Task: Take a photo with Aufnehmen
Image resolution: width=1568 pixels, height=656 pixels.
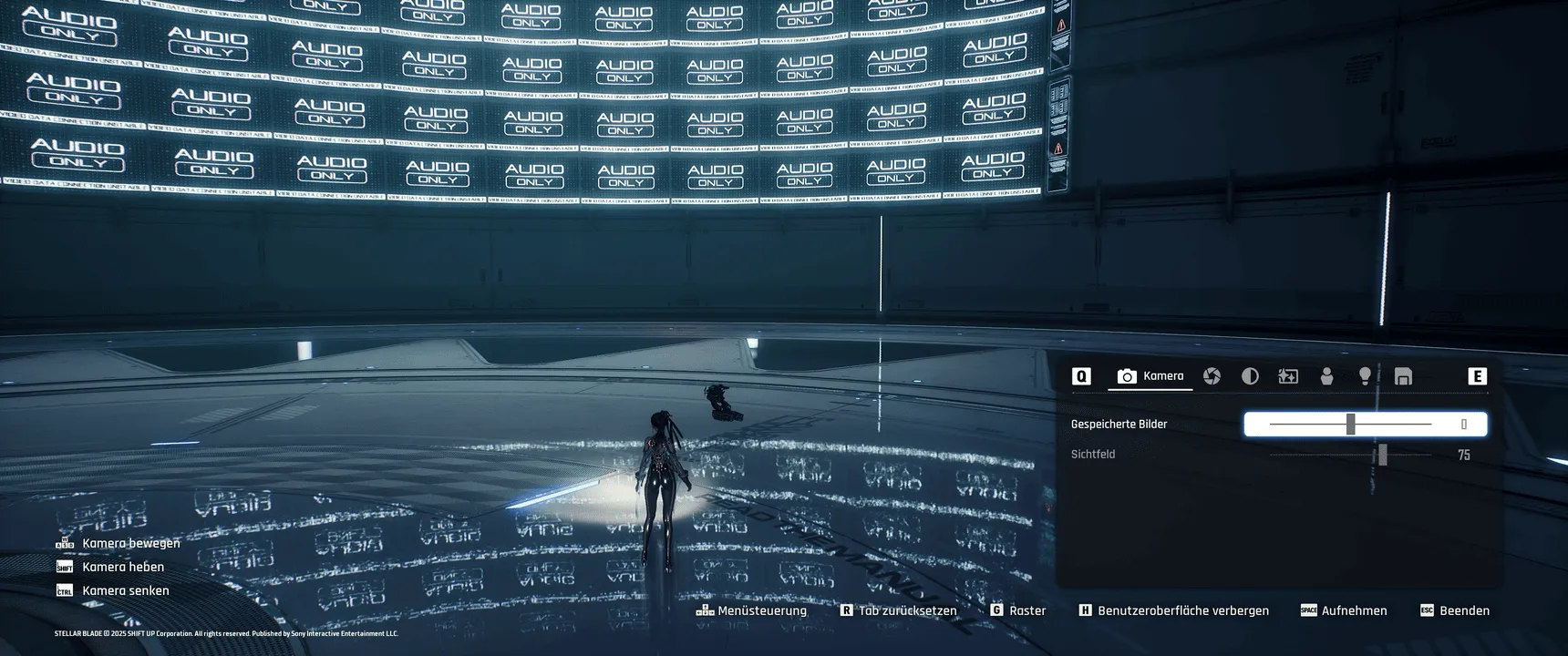Action: point(1344,610)
